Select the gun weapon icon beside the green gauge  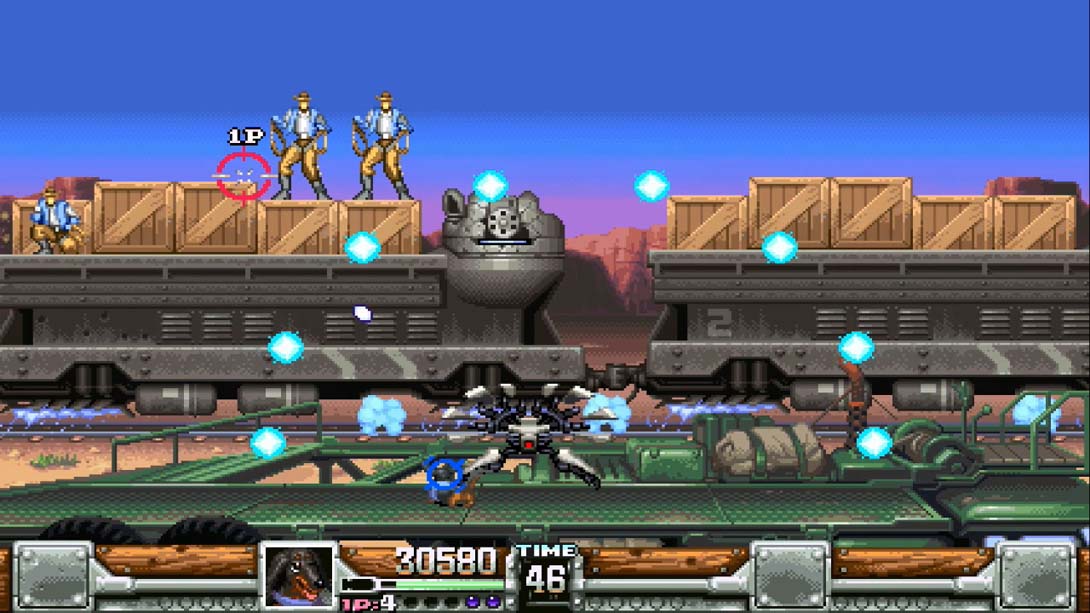pos(358,585)
